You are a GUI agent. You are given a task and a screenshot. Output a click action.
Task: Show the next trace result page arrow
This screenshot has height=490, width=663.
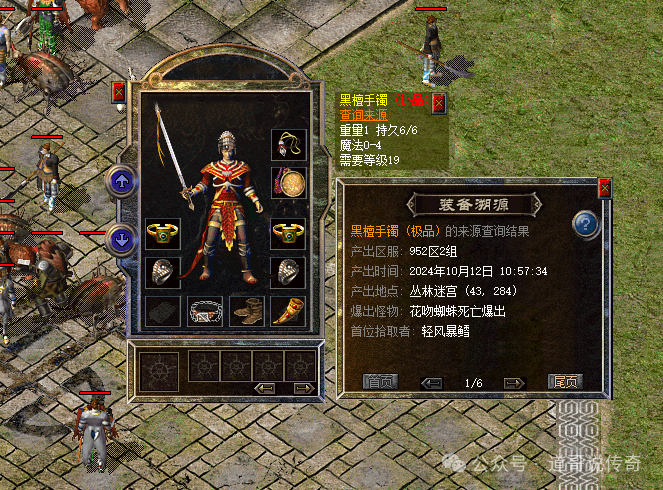(514, 382)
